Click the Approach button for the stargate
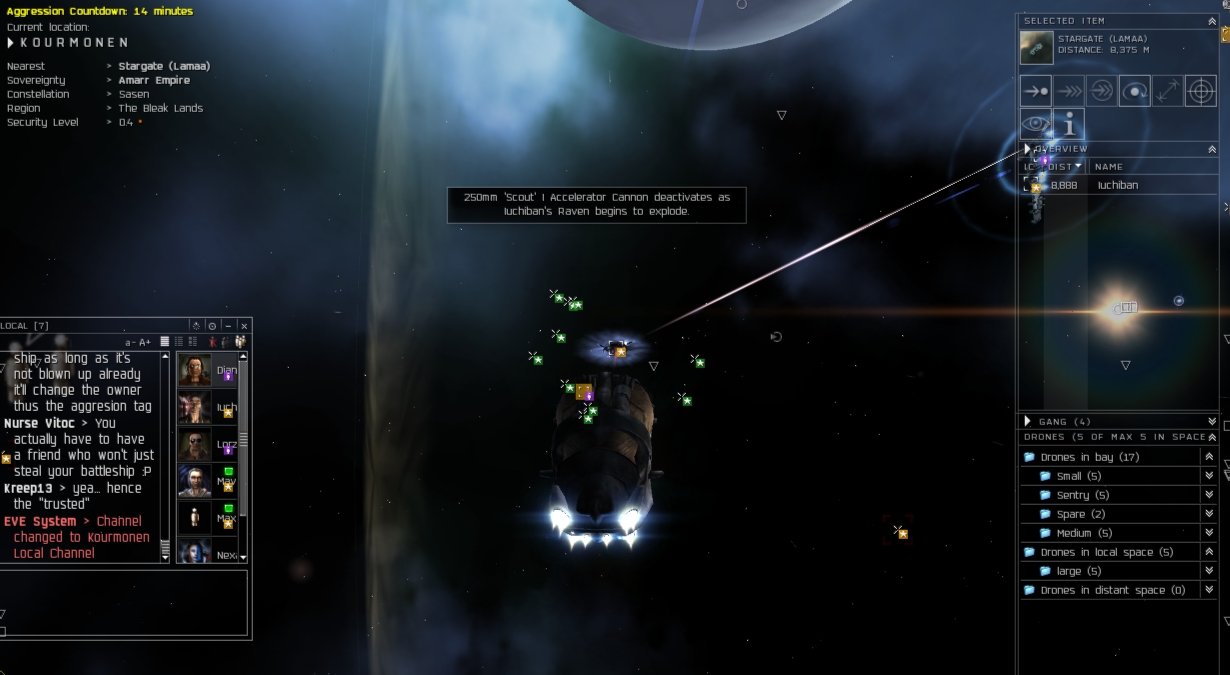The width and height of the screenshot is (1230, 675). click(1036, 91)
